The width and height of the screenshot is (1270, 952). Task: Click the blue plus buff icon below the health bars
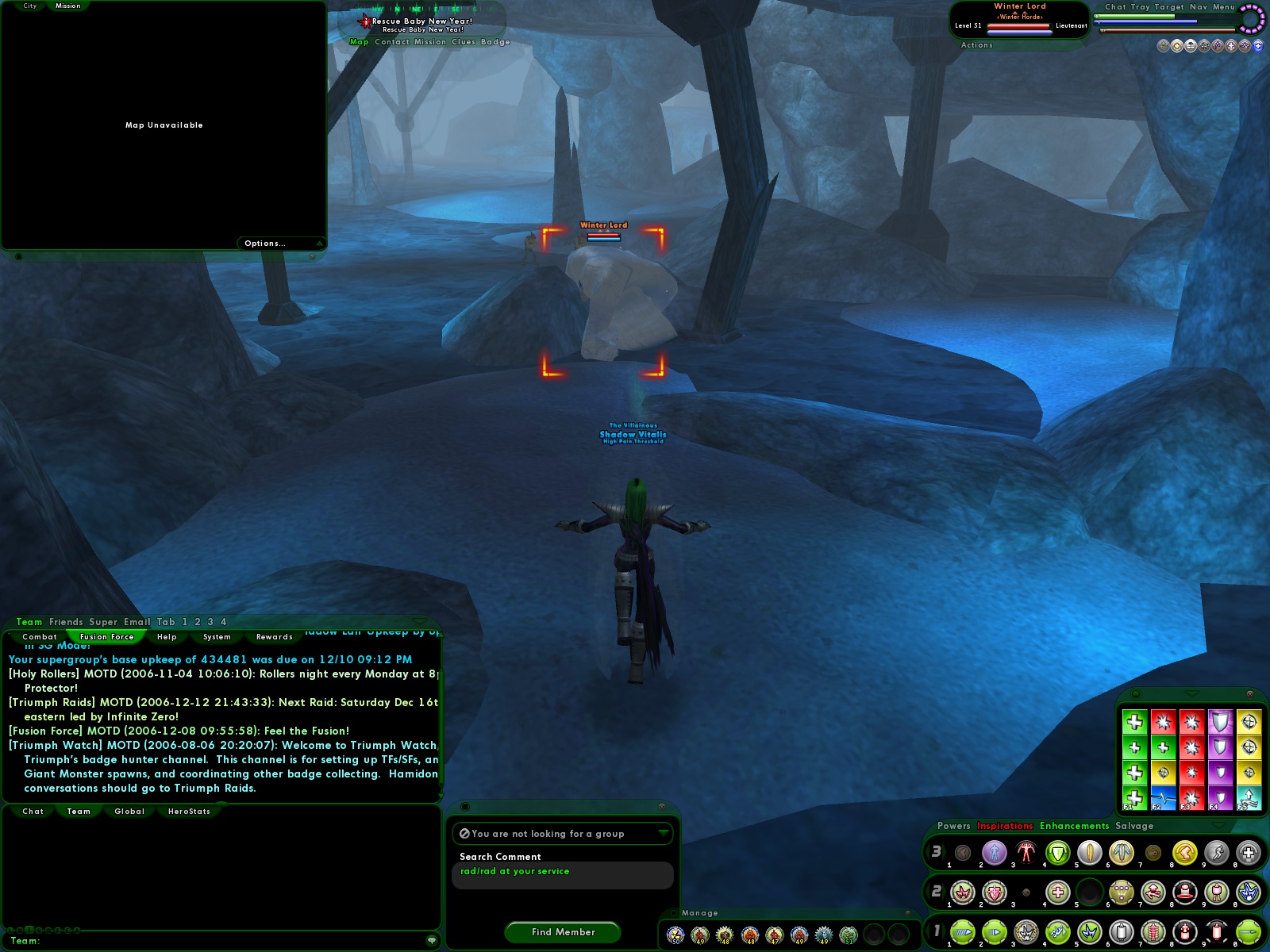click(1258, 46)
